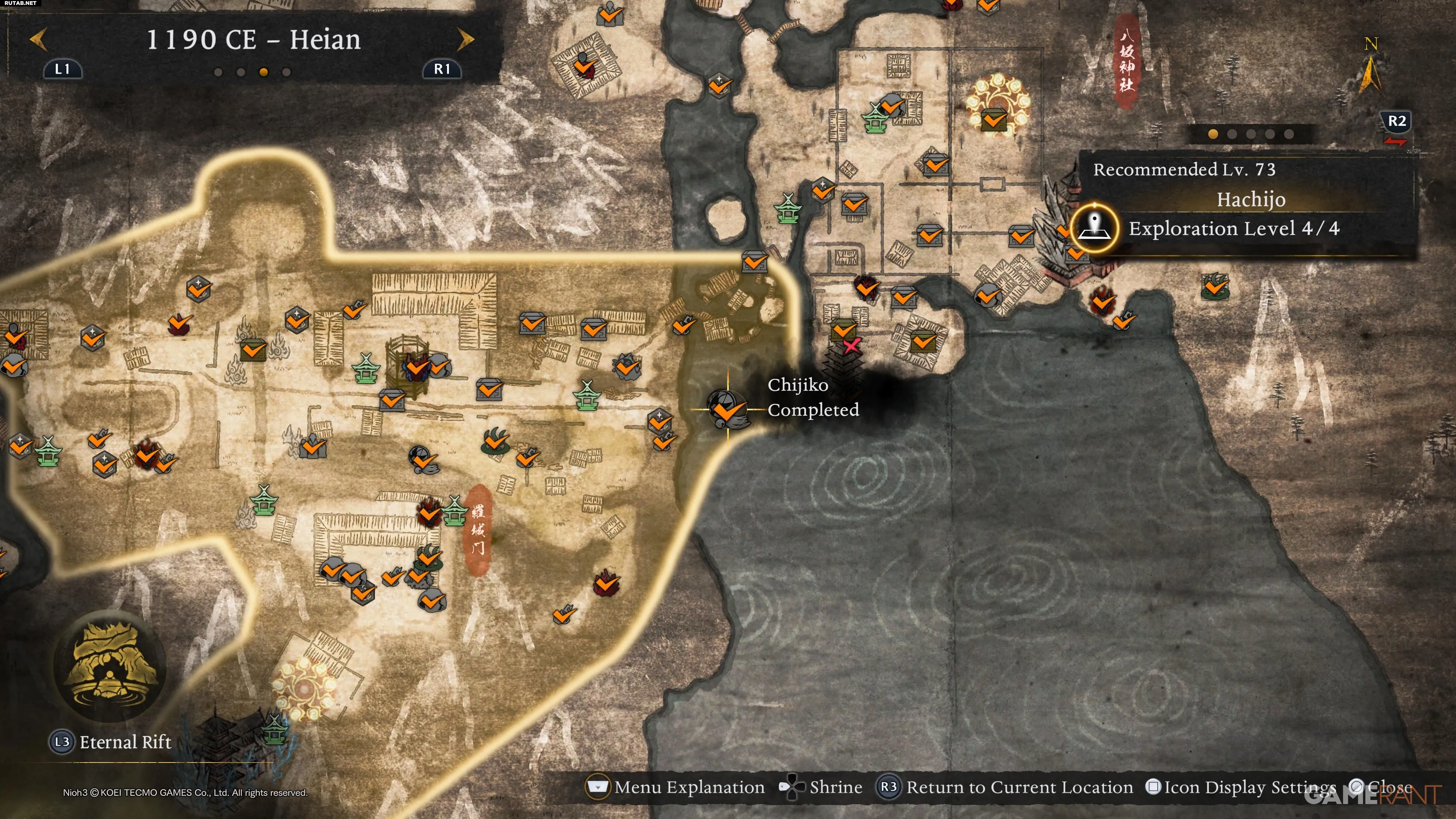Pick the pink X marker on the map
1456x819 pixels.
pyautogui.click(x=851, y=346)
